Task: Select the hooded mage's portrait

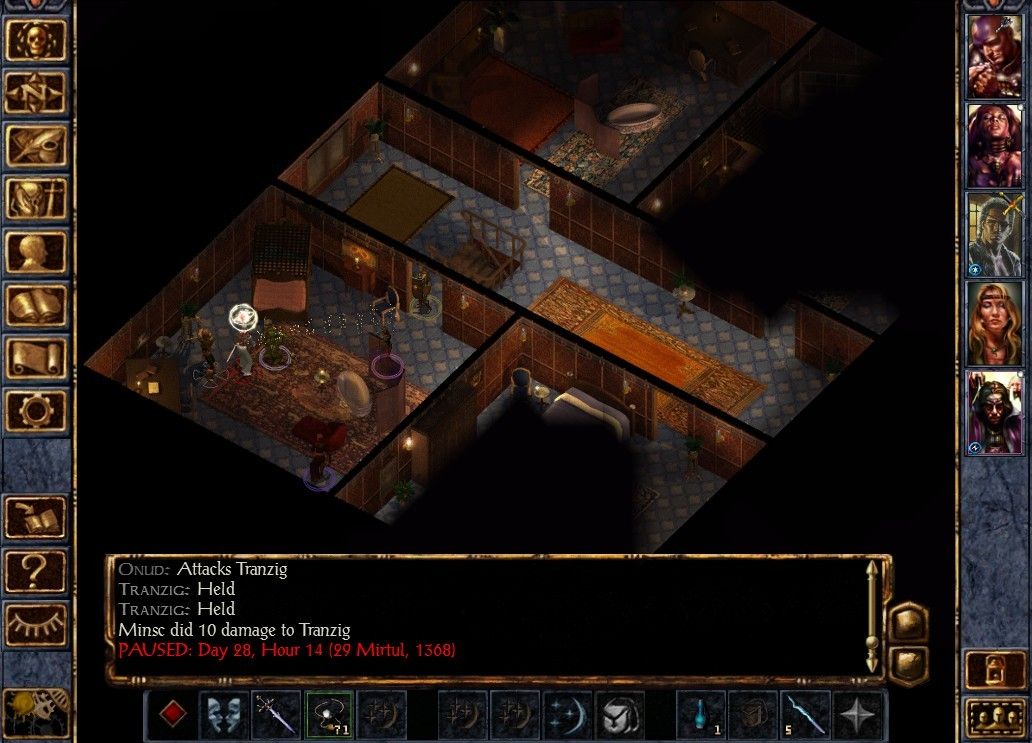Action: coord(992,412)
